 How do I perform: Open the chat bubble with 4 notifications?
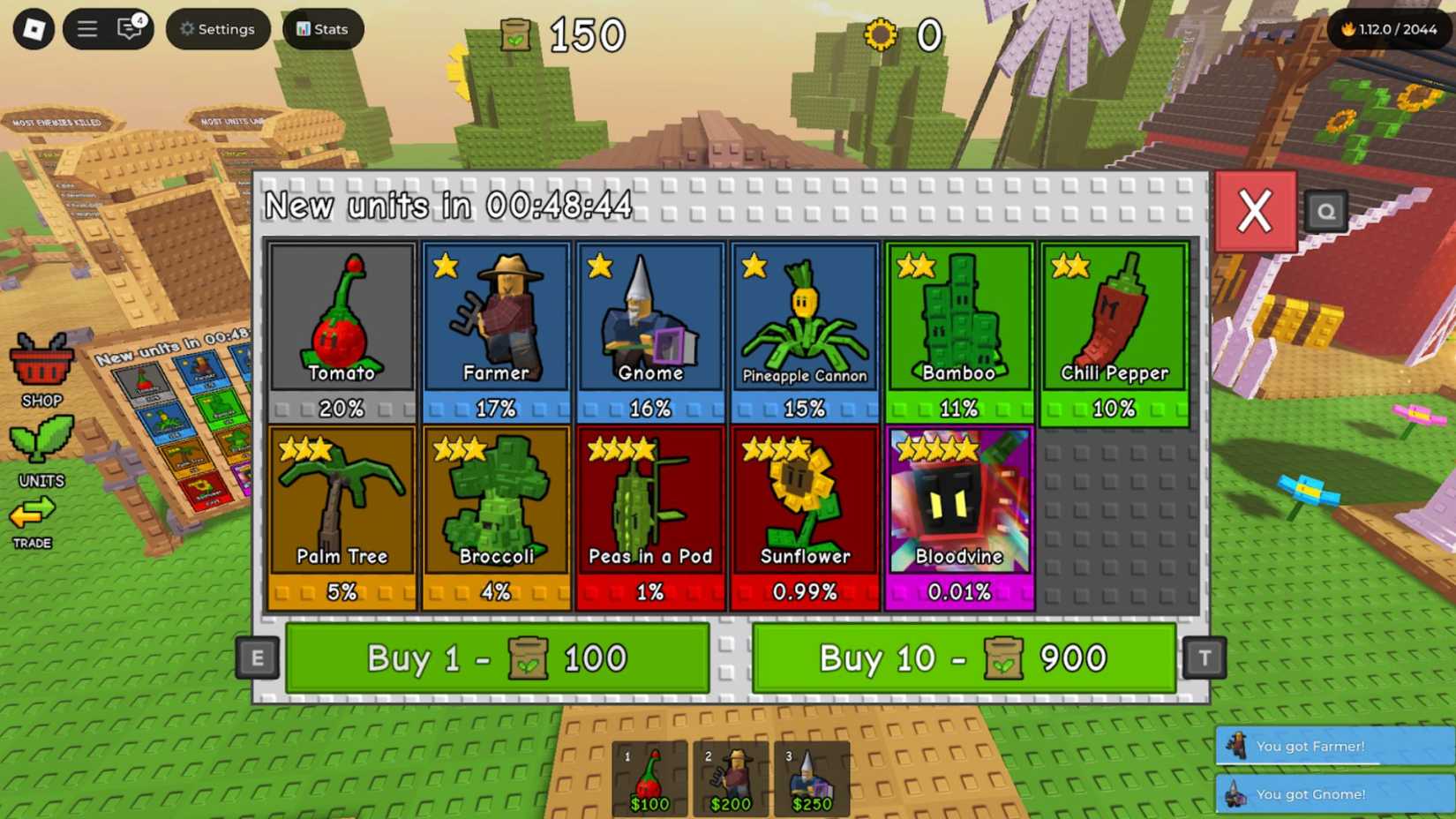coord(129,29)
